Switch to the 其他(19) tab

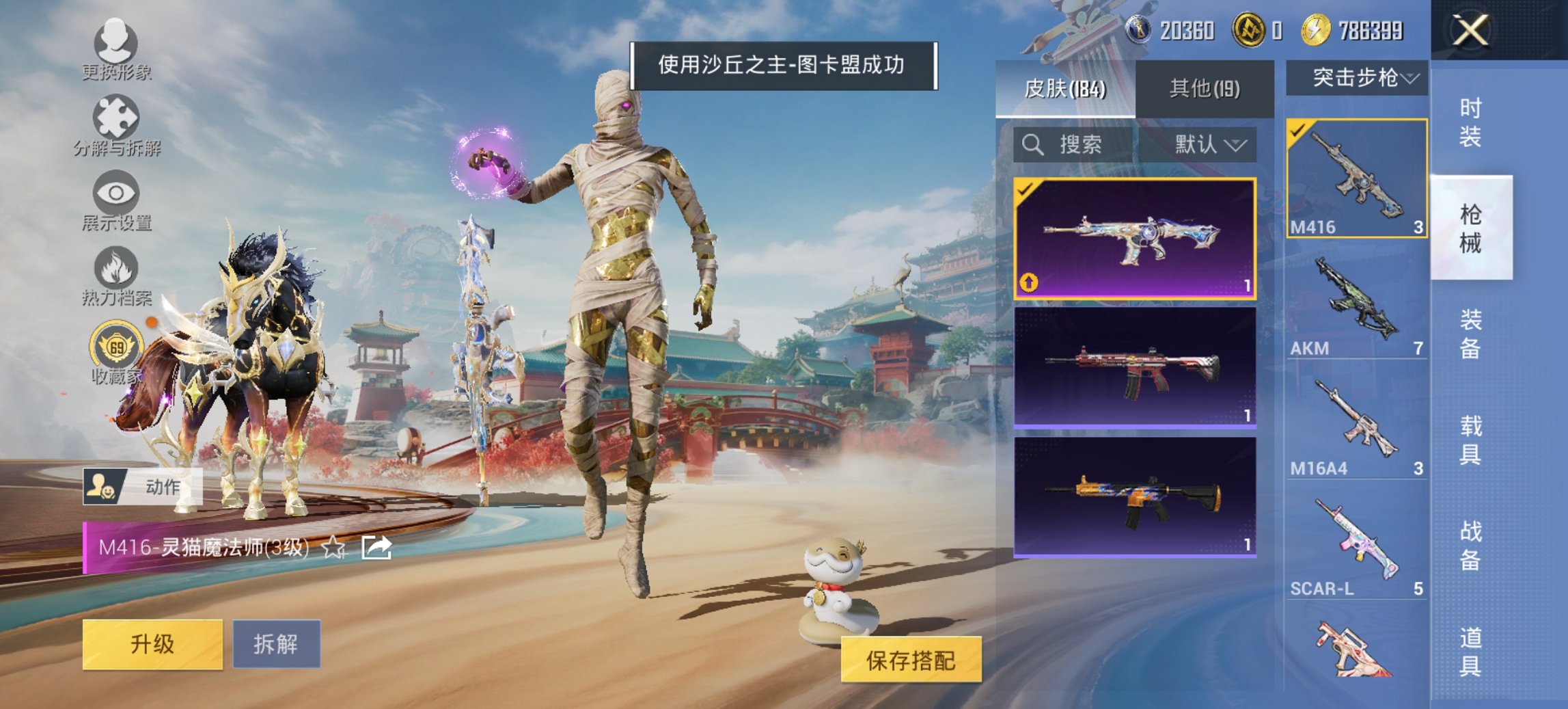pos(1203,88)
